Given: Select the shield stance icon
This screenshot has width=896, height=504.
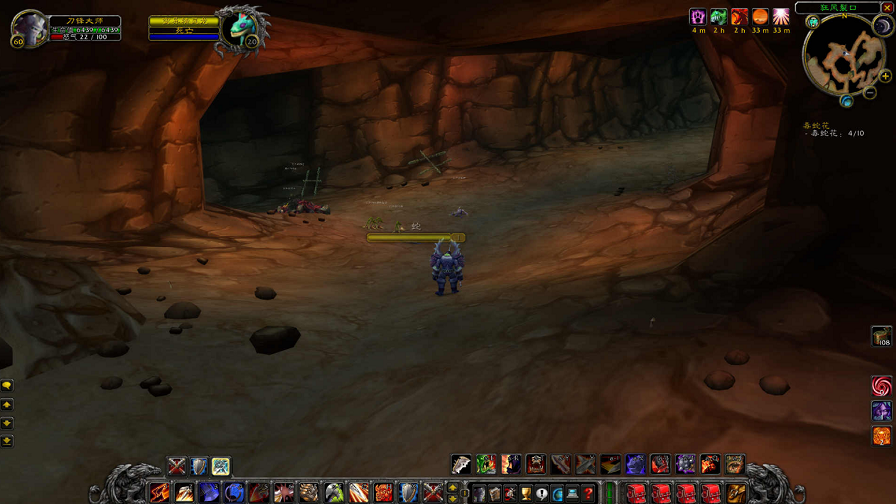Looking at the screenshot, I should pyautogui.click(x=199, y=466).
